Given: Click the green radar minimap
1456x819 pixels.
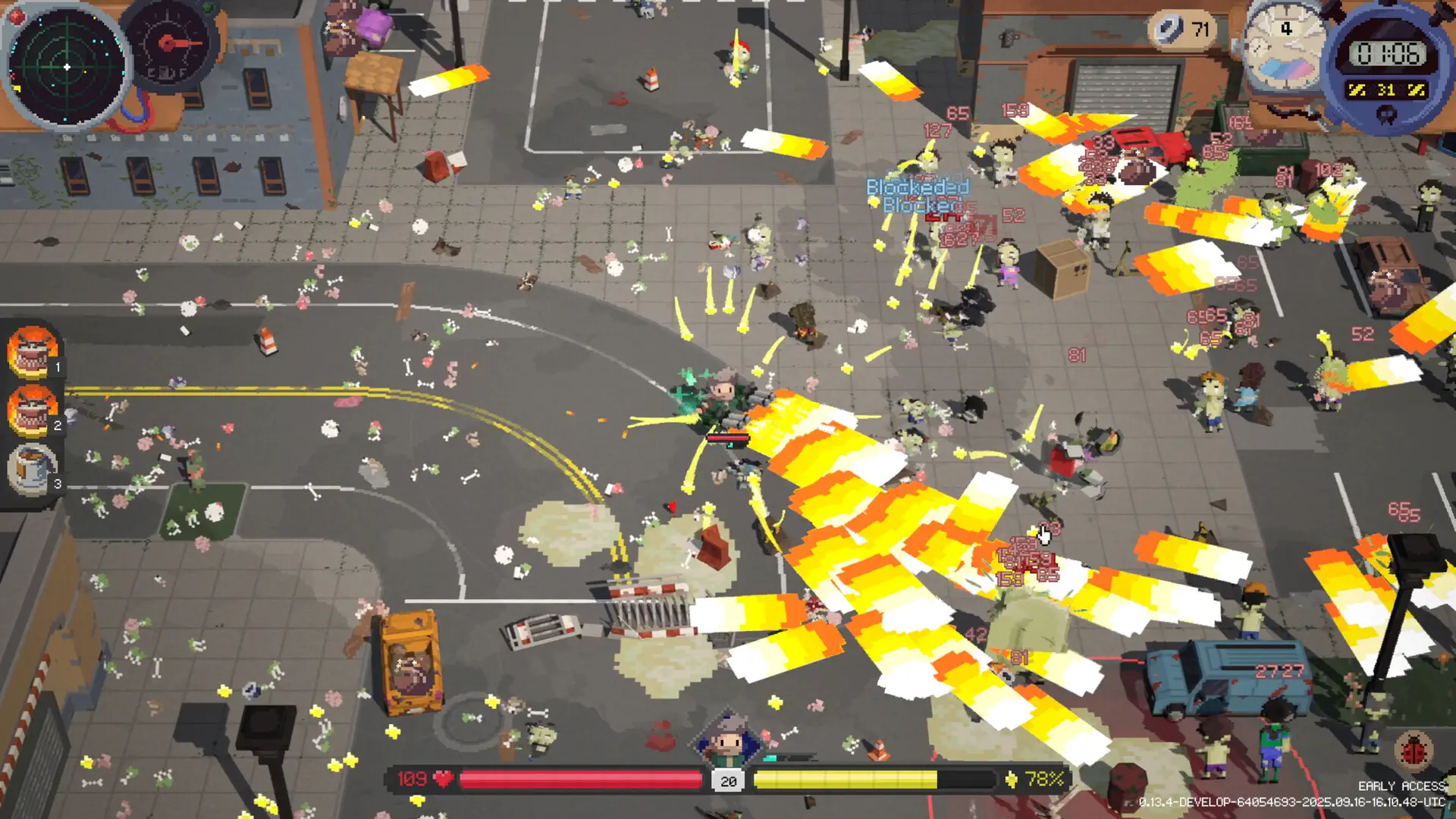Looking at the screenshot, I should point(67,67).
